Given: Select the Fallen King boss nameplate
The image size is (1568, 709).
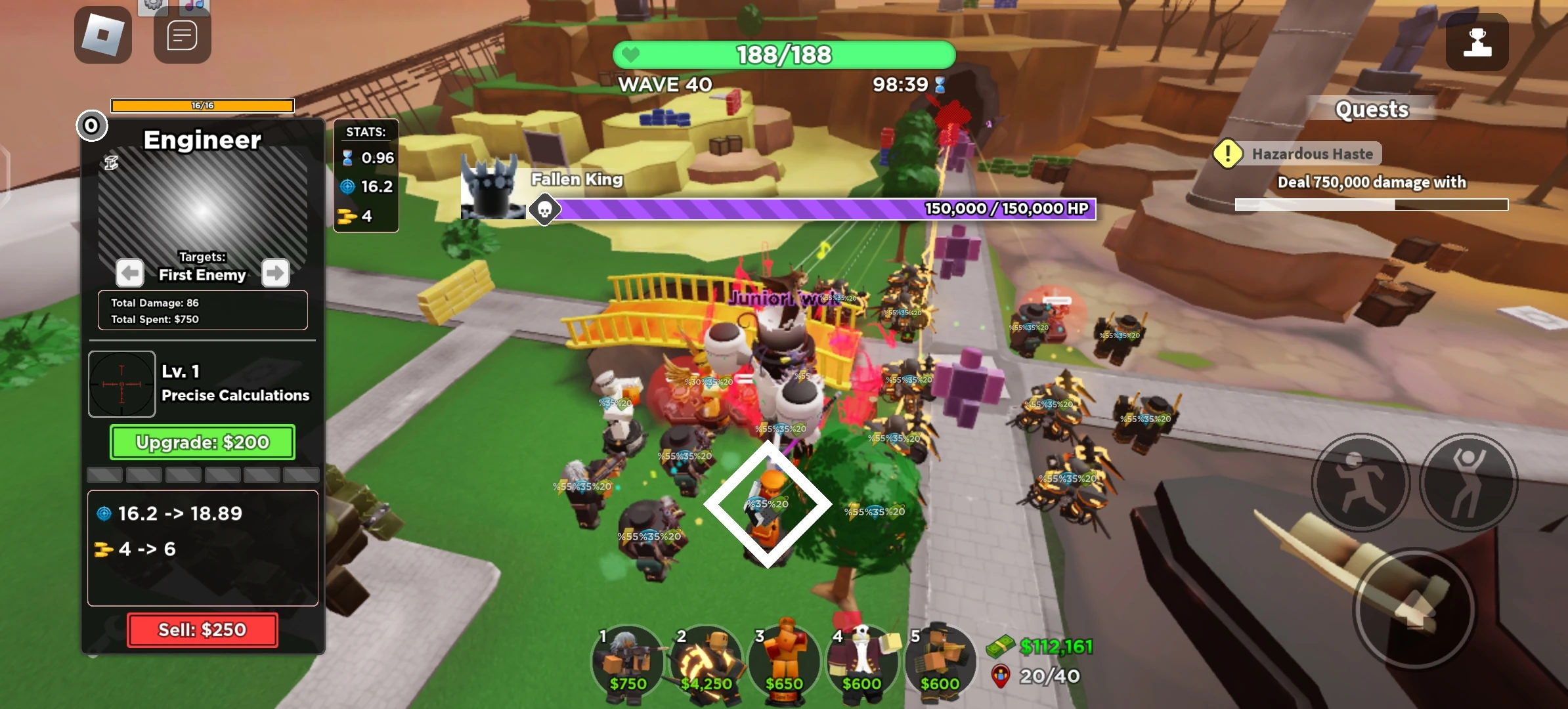Looking at the screenshot, I should click(x=576, y=179).
